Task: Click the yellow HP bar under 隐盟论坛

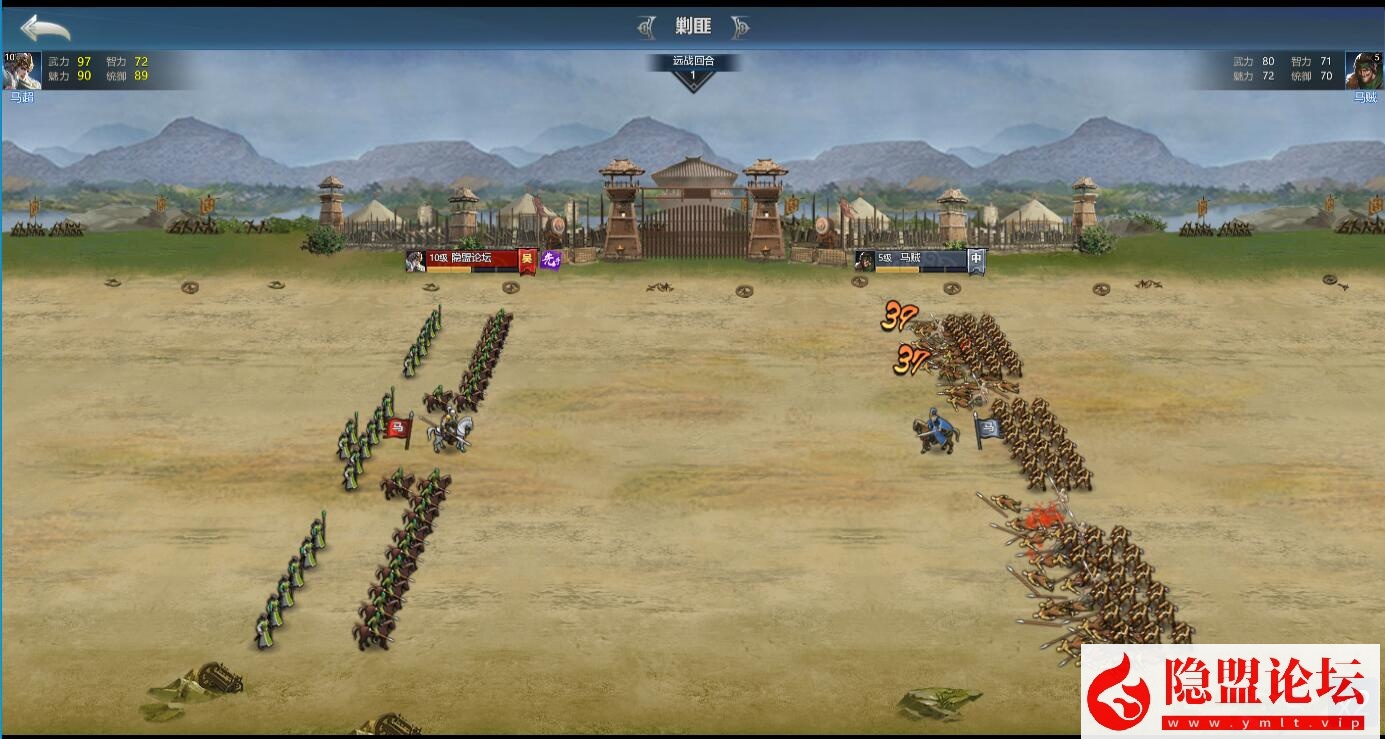Action: [x=448, y=271]
